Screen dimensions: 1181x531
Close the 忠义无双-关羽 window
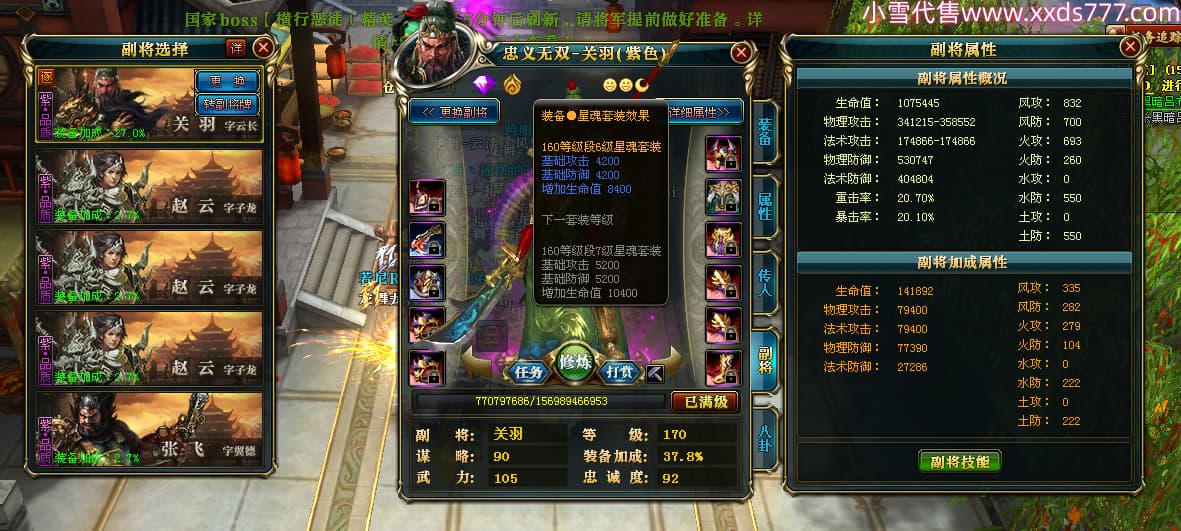741,53
